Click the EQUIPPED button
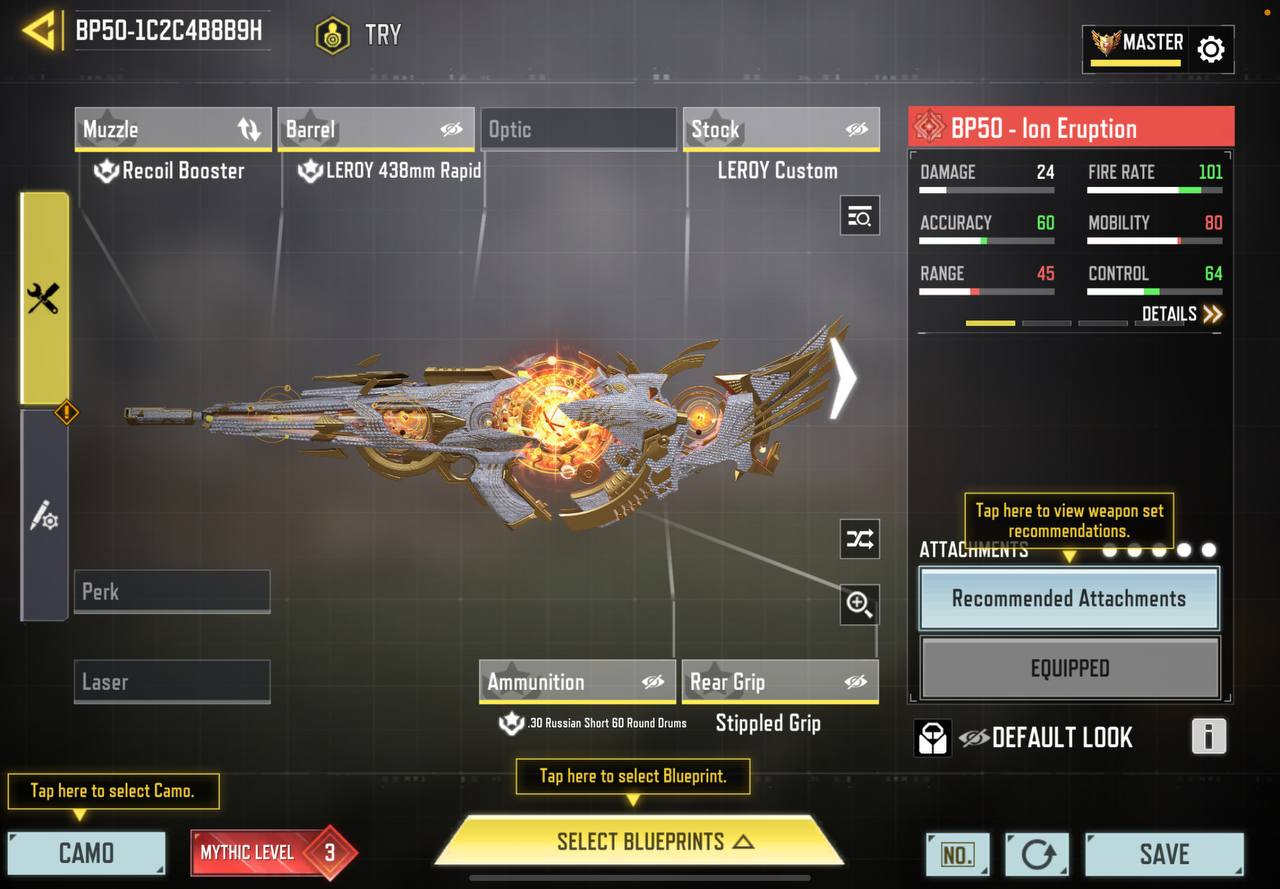The image size is (1280, 889). pos(1069,668)
